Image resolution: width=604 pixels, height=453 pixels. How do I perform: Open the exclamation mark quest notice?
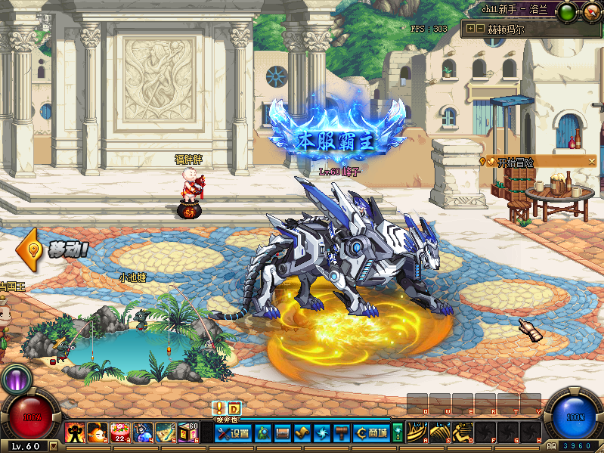point(218,407)
